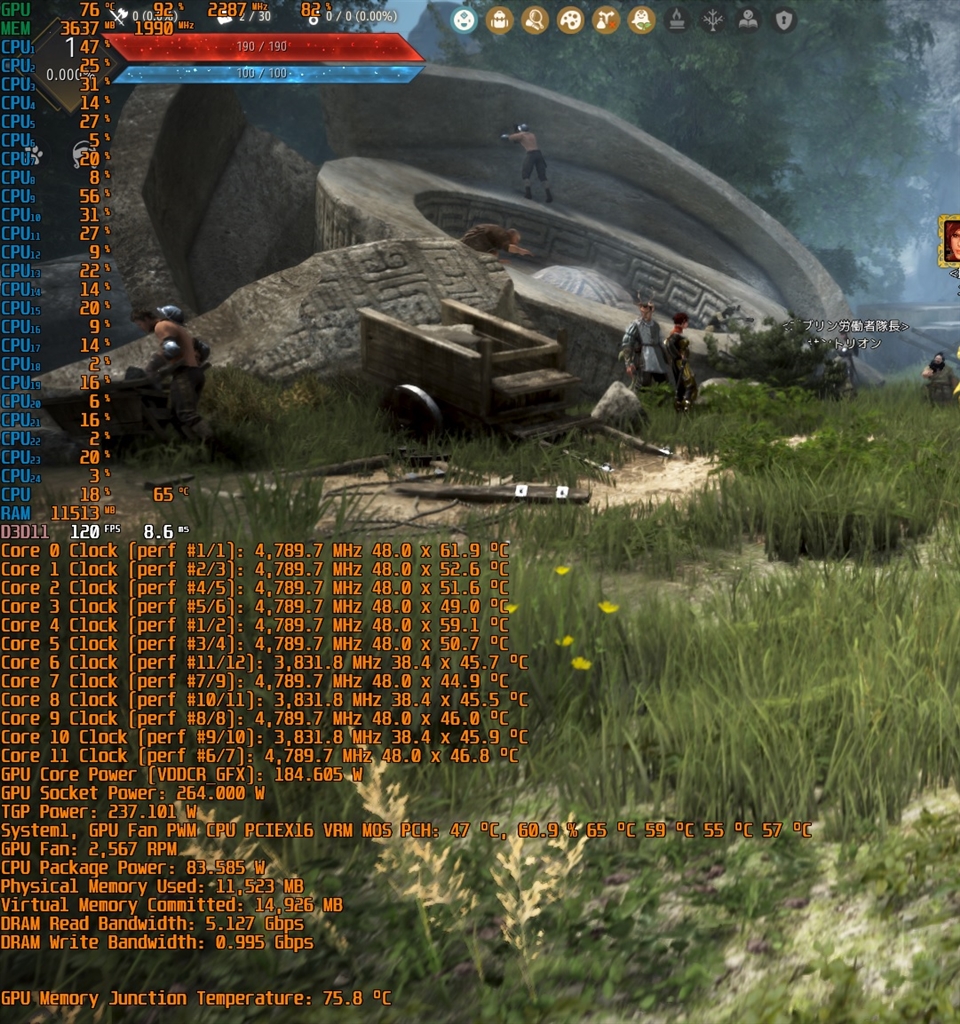Image resolution: width=960 pixels, height=1024 pixels.
Task: Open the bare tree branch icon
Action: (713, 20)
